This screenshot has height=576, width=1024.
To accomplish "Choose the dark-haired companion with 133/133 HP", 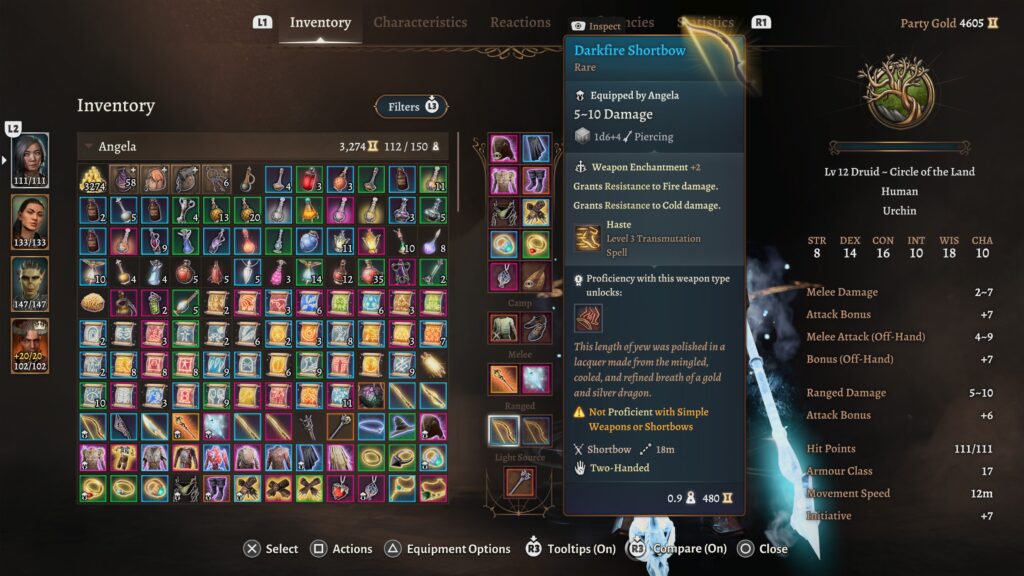I will [30, 219].
